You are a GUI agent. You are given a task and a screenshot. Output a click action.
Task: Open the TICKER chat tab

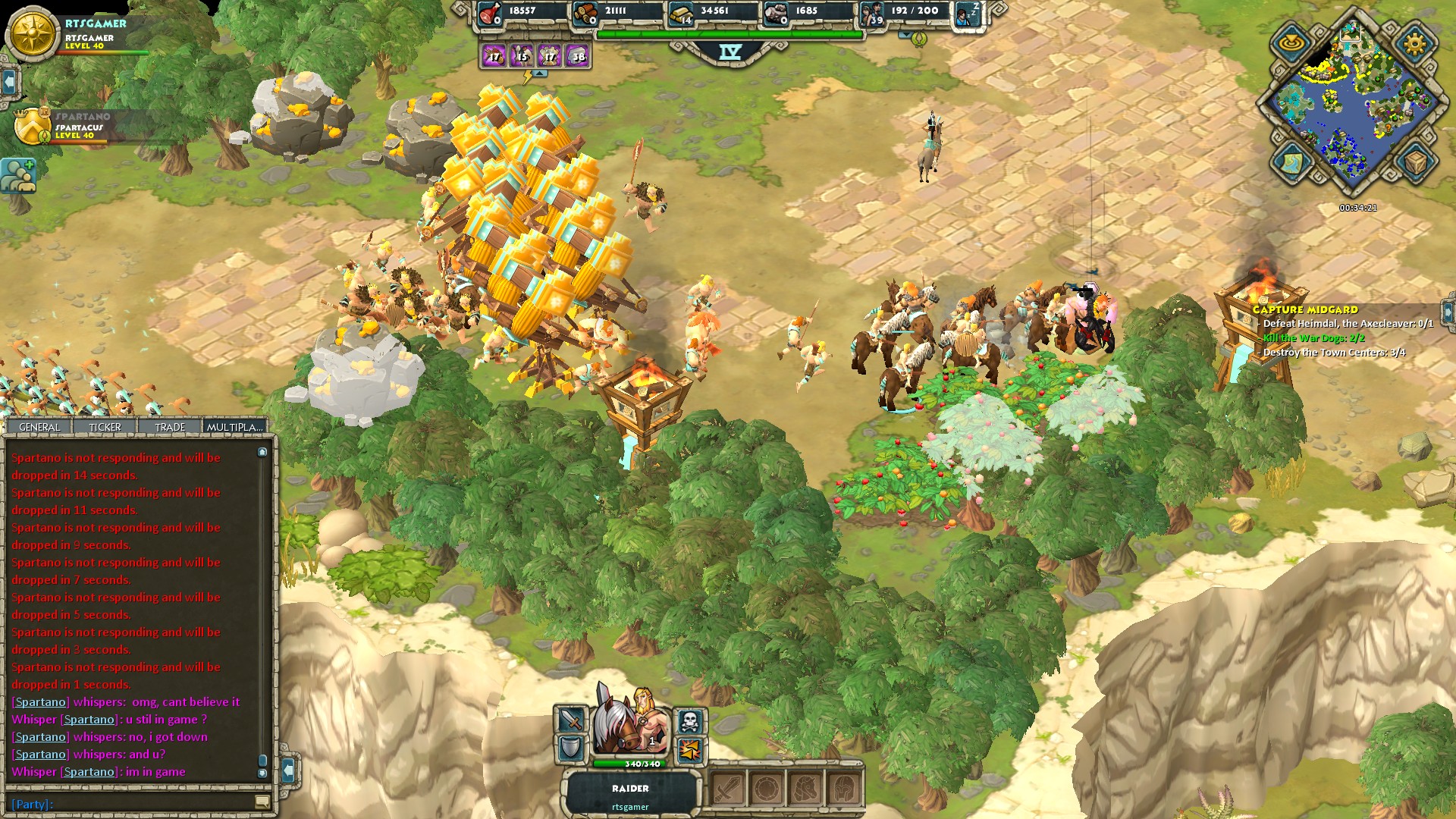click(x=105, y=426)
